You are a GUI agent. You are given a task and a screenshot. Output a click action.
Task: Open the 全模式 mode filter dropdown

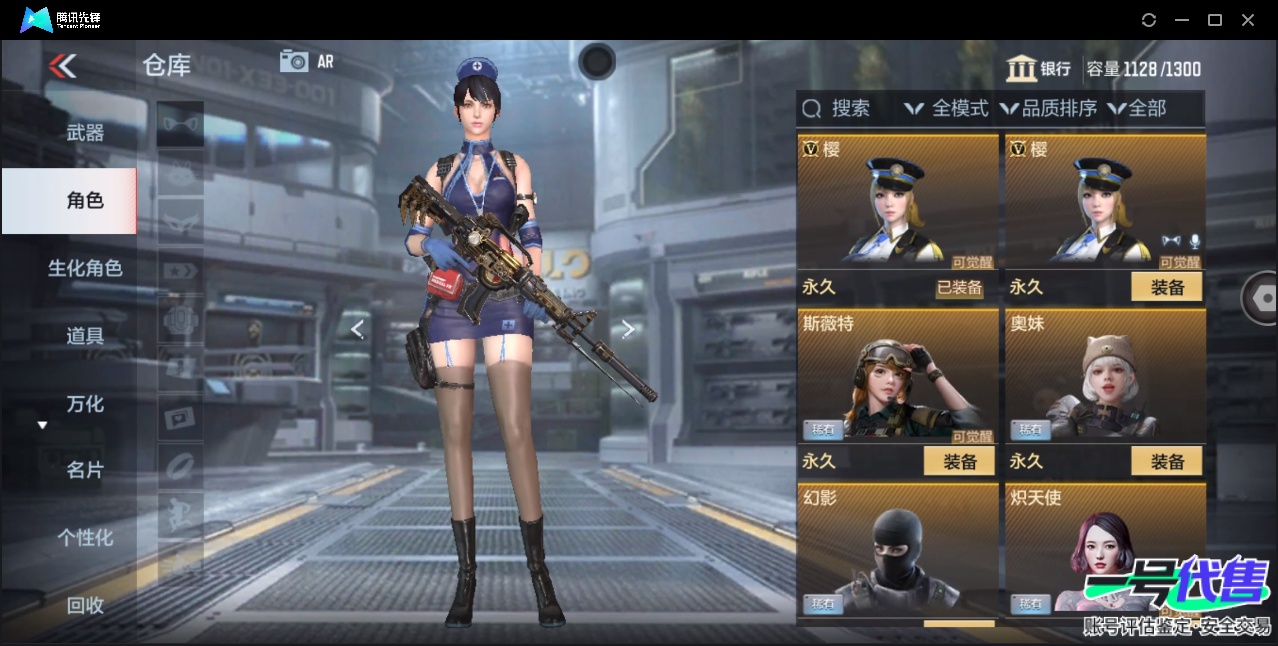pos(946,108)
